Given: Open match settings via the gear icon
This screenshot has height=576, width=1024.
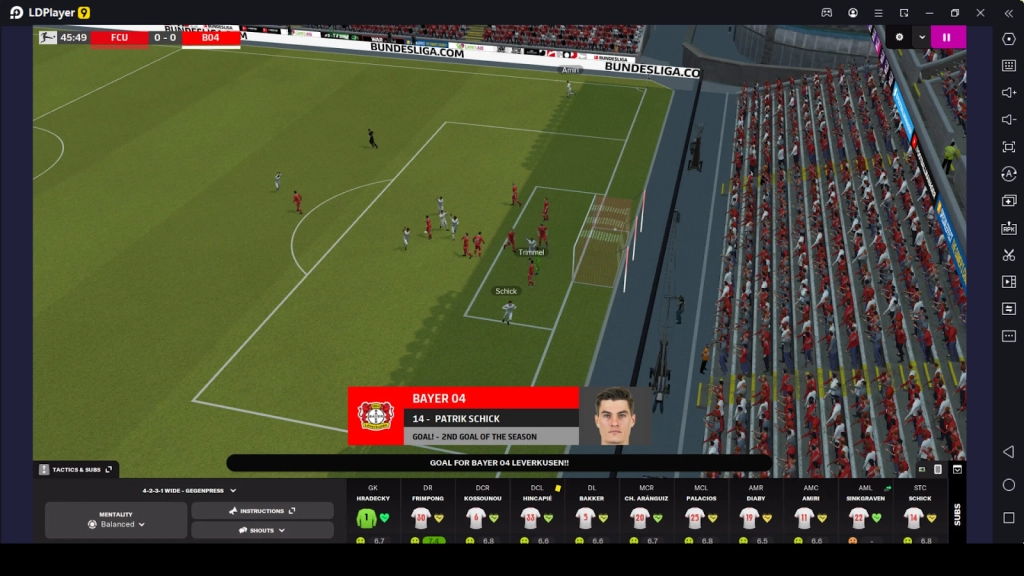Looking at the screenshot, I should click(899, 37).
